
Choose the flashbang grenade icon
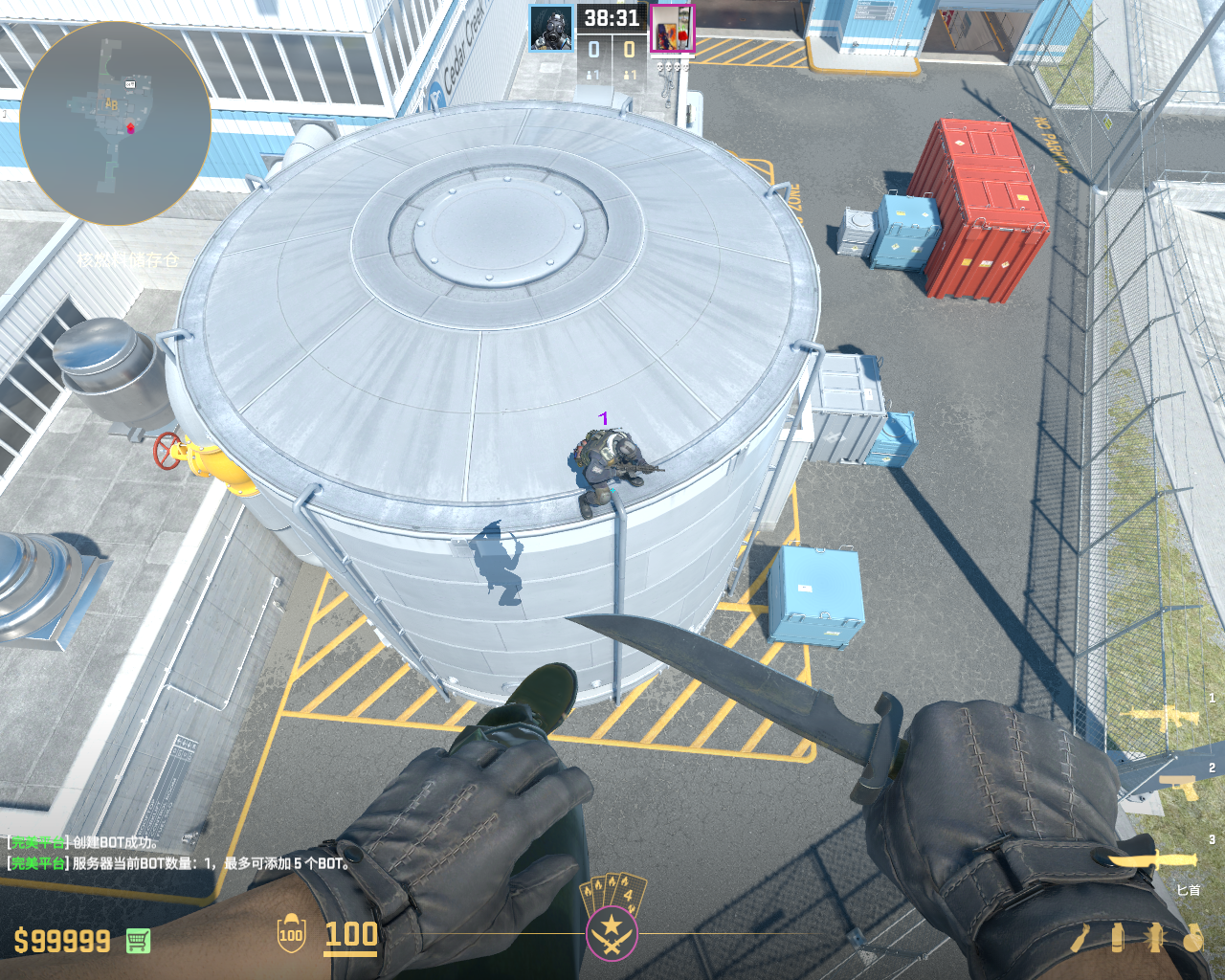(1155, 938)
